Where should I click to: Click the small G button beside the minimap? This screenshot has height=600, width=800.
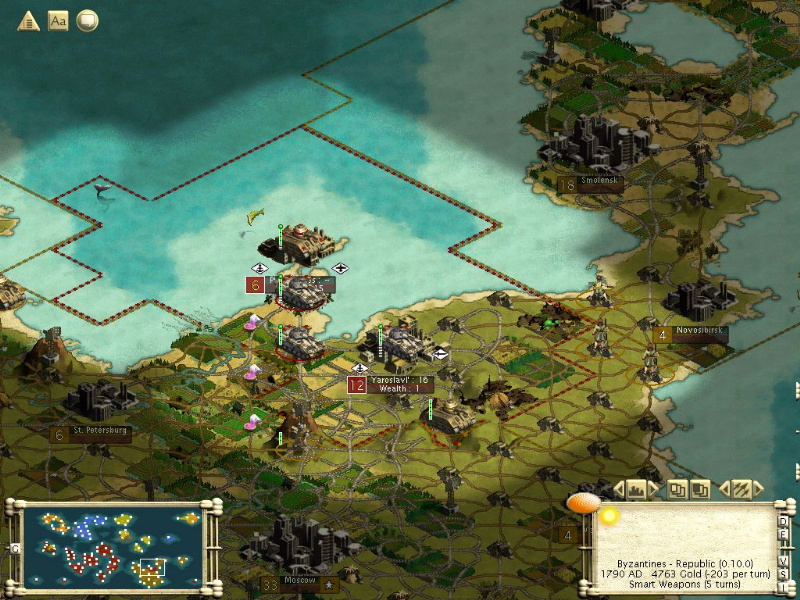coord(14,548)
